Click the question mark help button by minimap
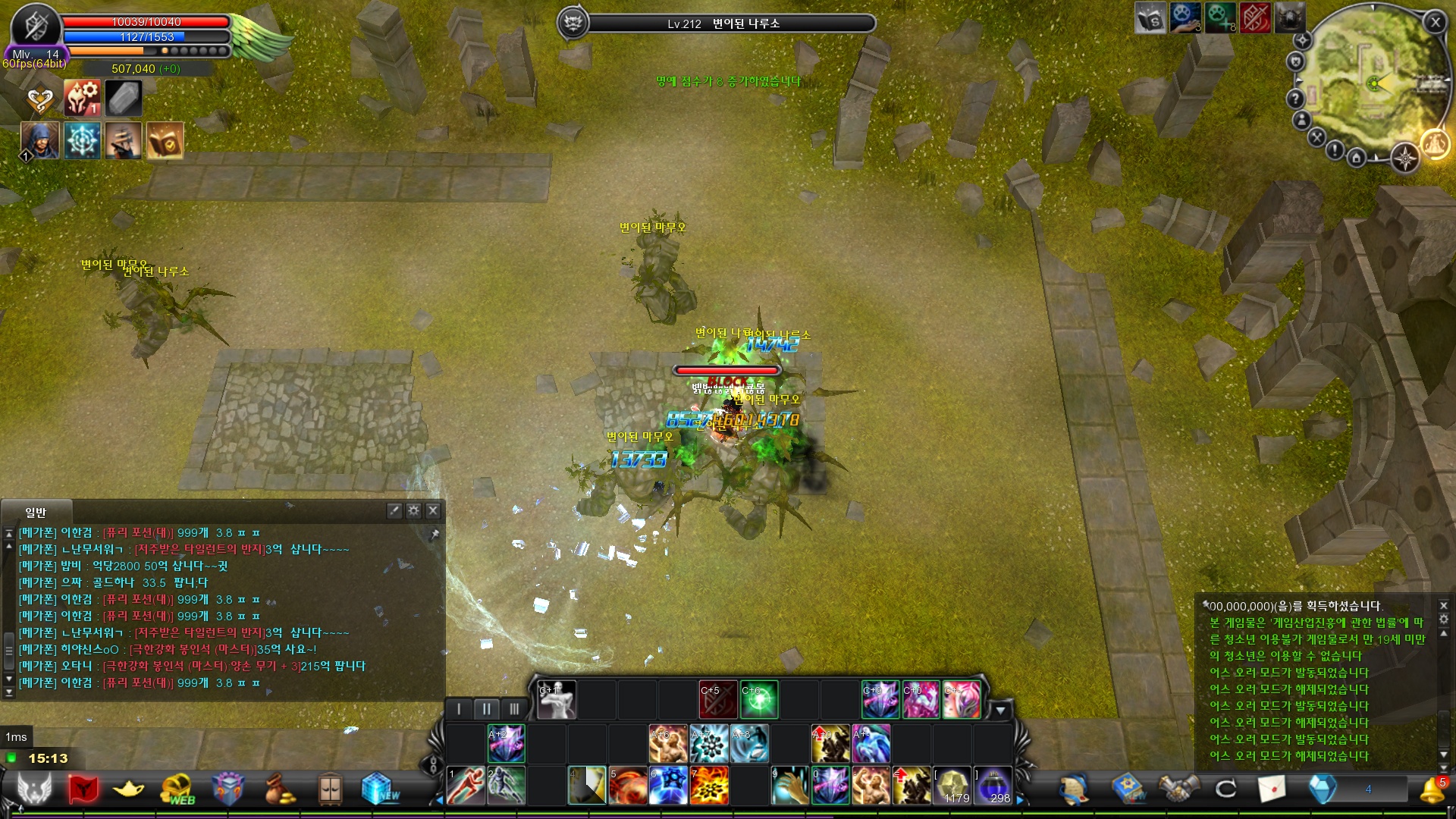Viewport: 1456px width, 819px height. point(1295,99)
